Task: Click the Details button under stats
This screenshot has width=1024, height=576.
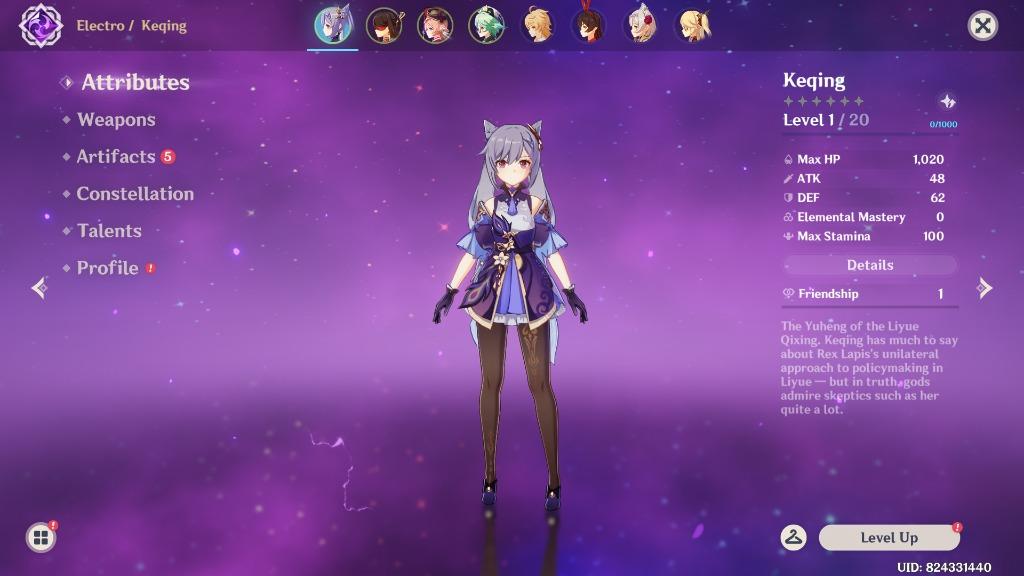Action: tap(870, 265)
